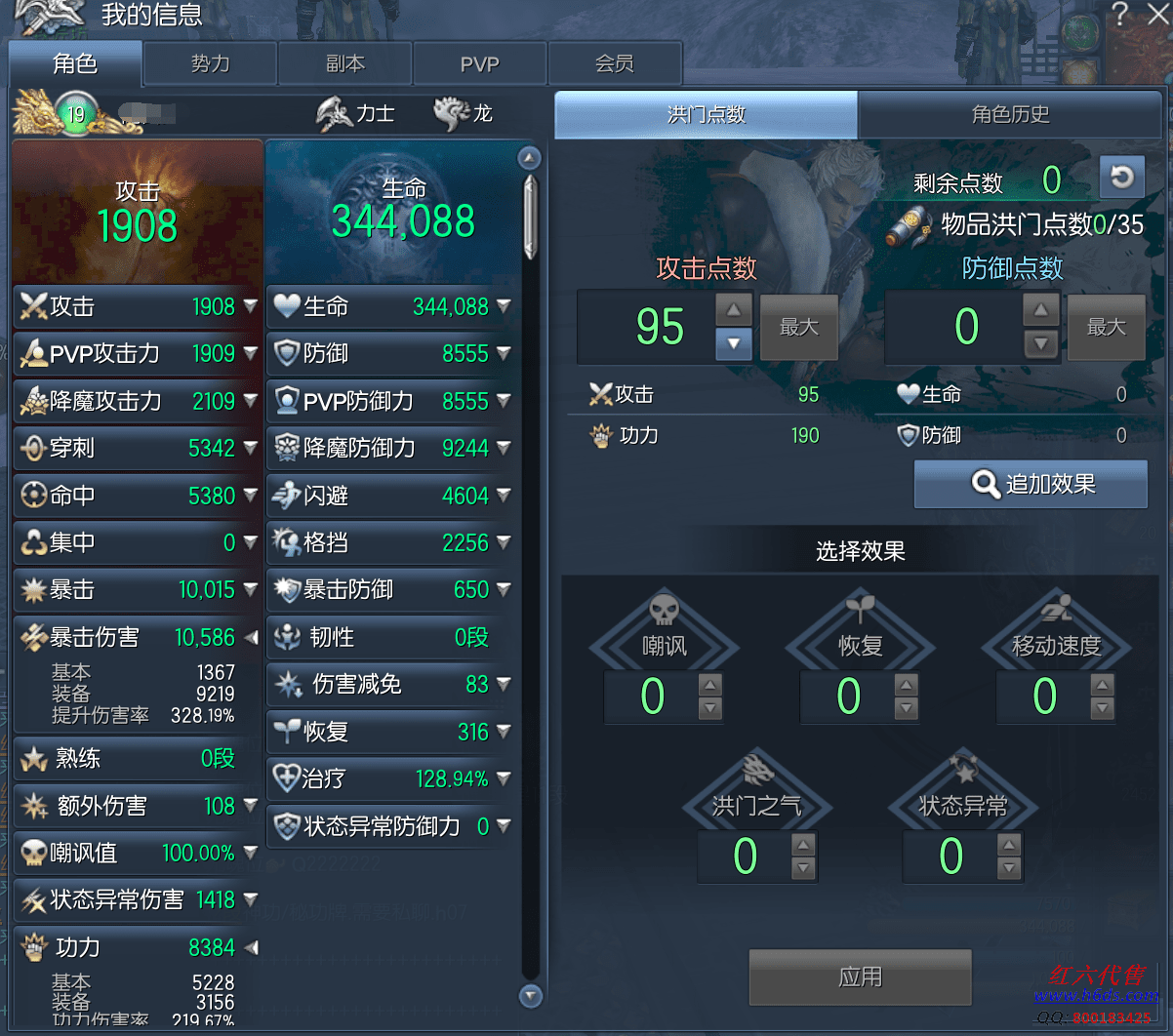Expand the 生命 stat row

[x=504, y=306]
